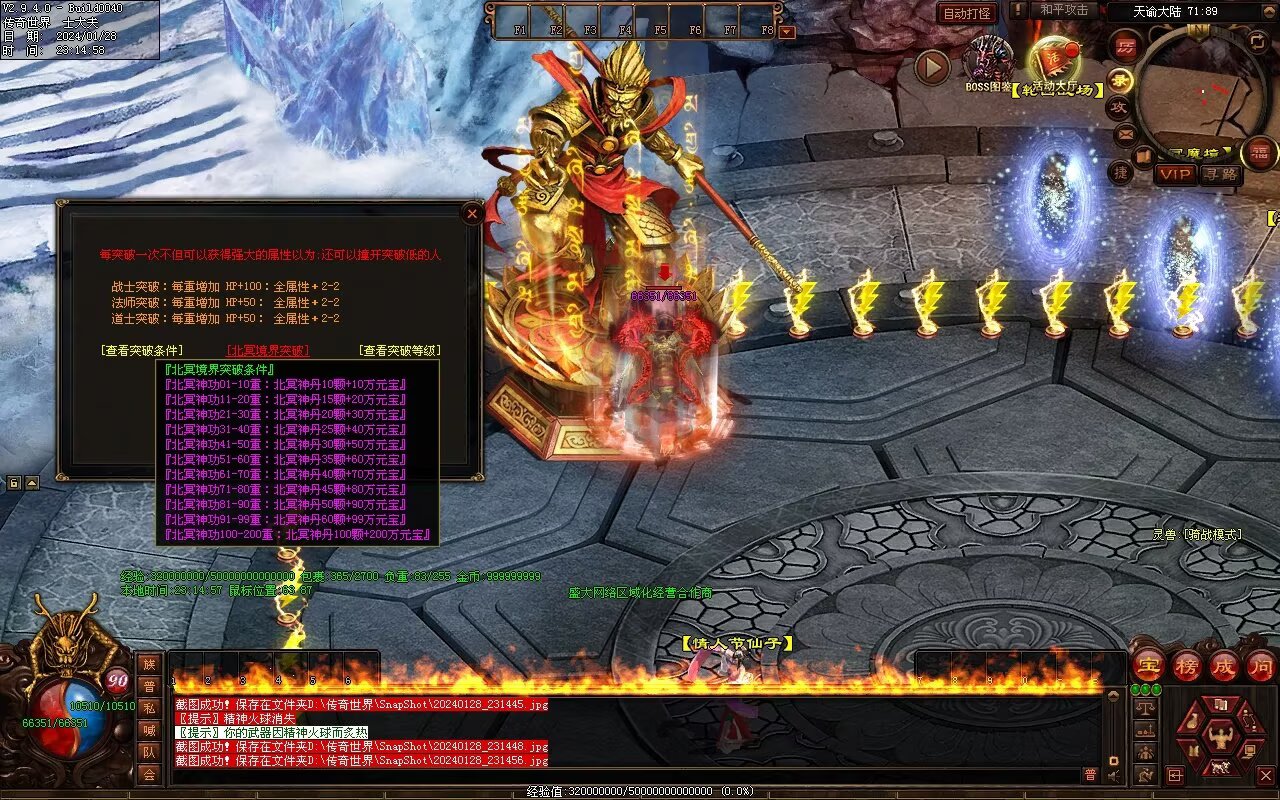Click the round play arrow button
The image size is (1280, 800).
tap(932, 68)
